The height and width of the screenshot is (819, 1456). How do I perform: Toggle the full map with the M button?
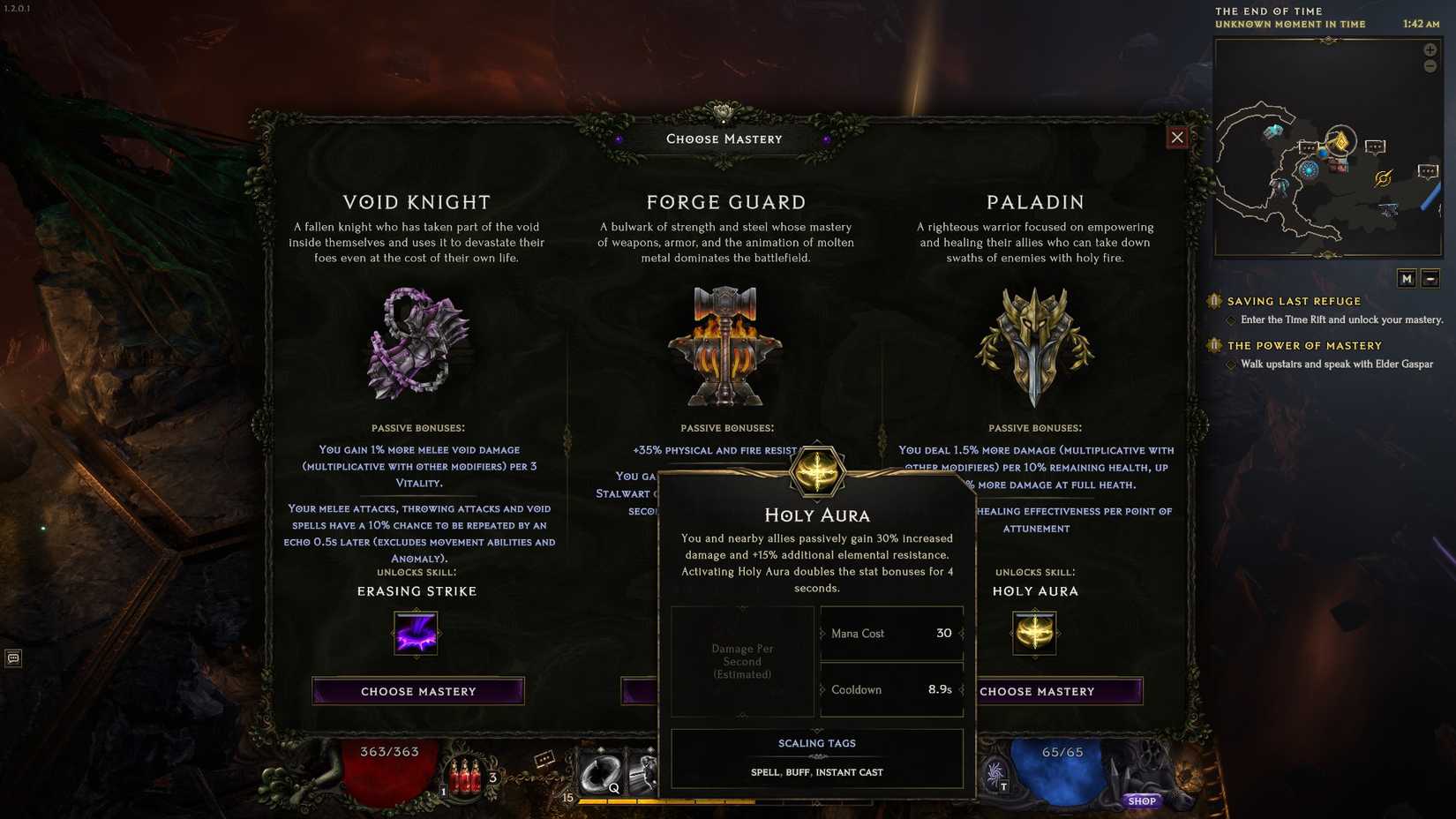(x=1407, y=277)
